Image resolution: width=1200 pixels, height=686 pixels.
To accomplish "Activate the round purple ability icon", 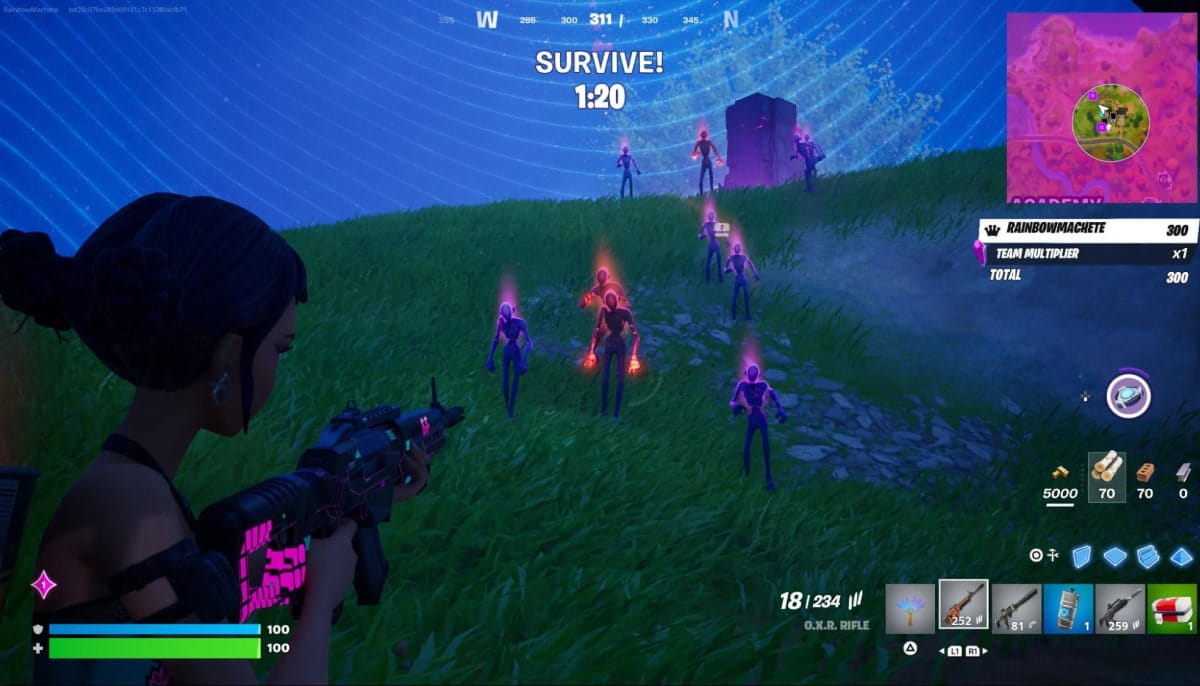I will (1128, 396).
